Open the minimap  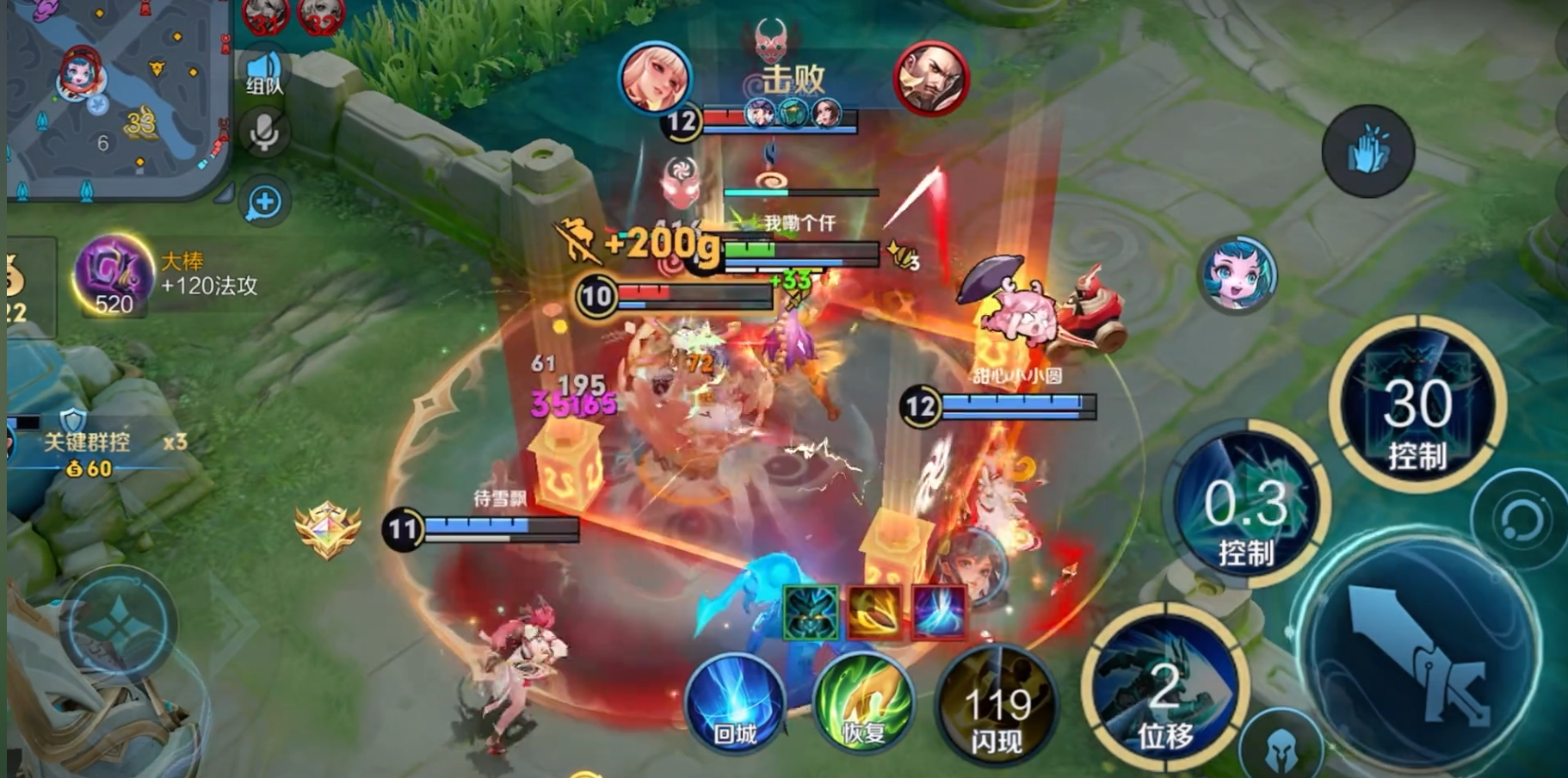click(x=116, y=95)
